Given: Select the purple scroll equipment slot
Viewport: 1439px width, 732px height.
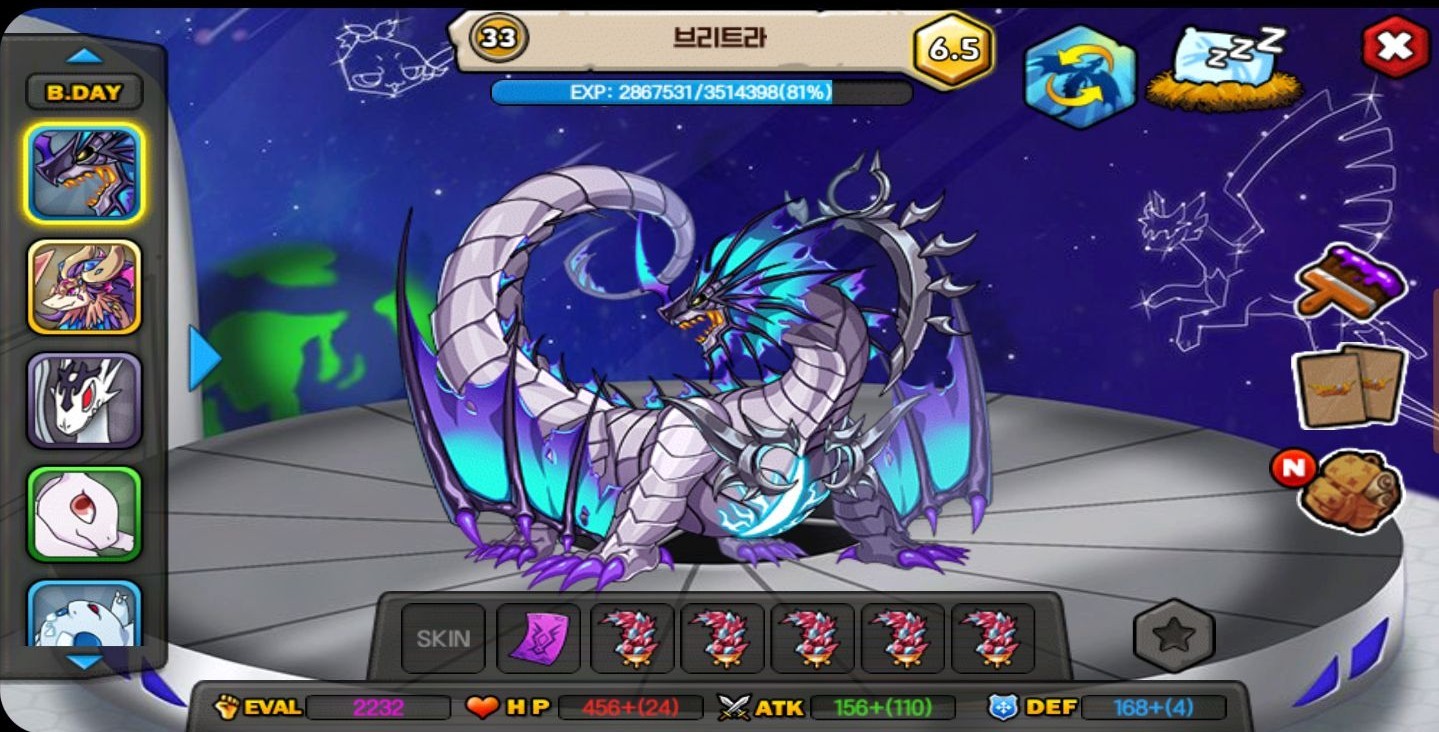Looking at the screenshot, I should pyautogui.click(x=538, y=638).
